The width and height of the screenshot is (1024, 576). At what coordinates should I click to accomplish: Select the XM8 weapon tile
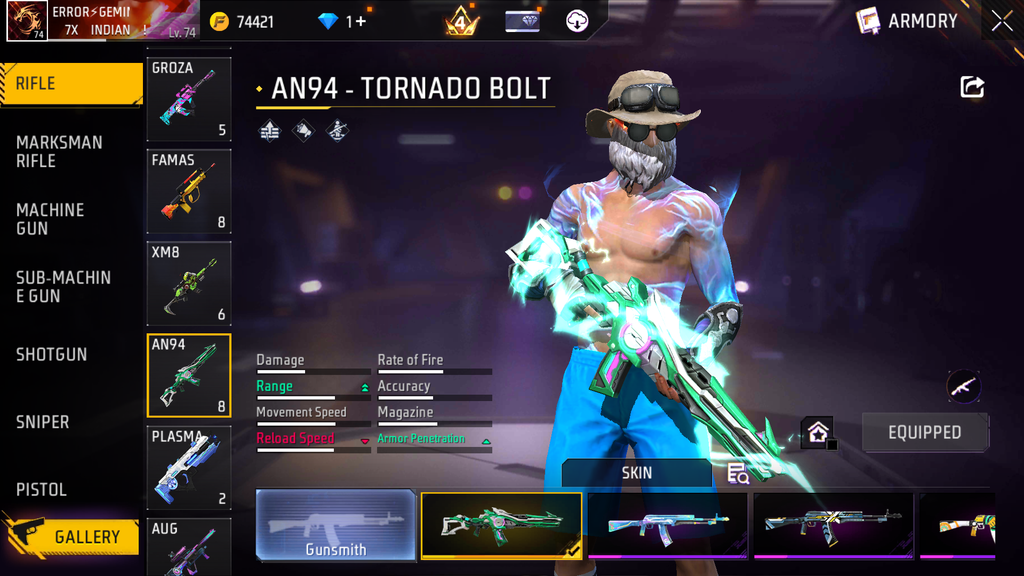coord(189,283)
